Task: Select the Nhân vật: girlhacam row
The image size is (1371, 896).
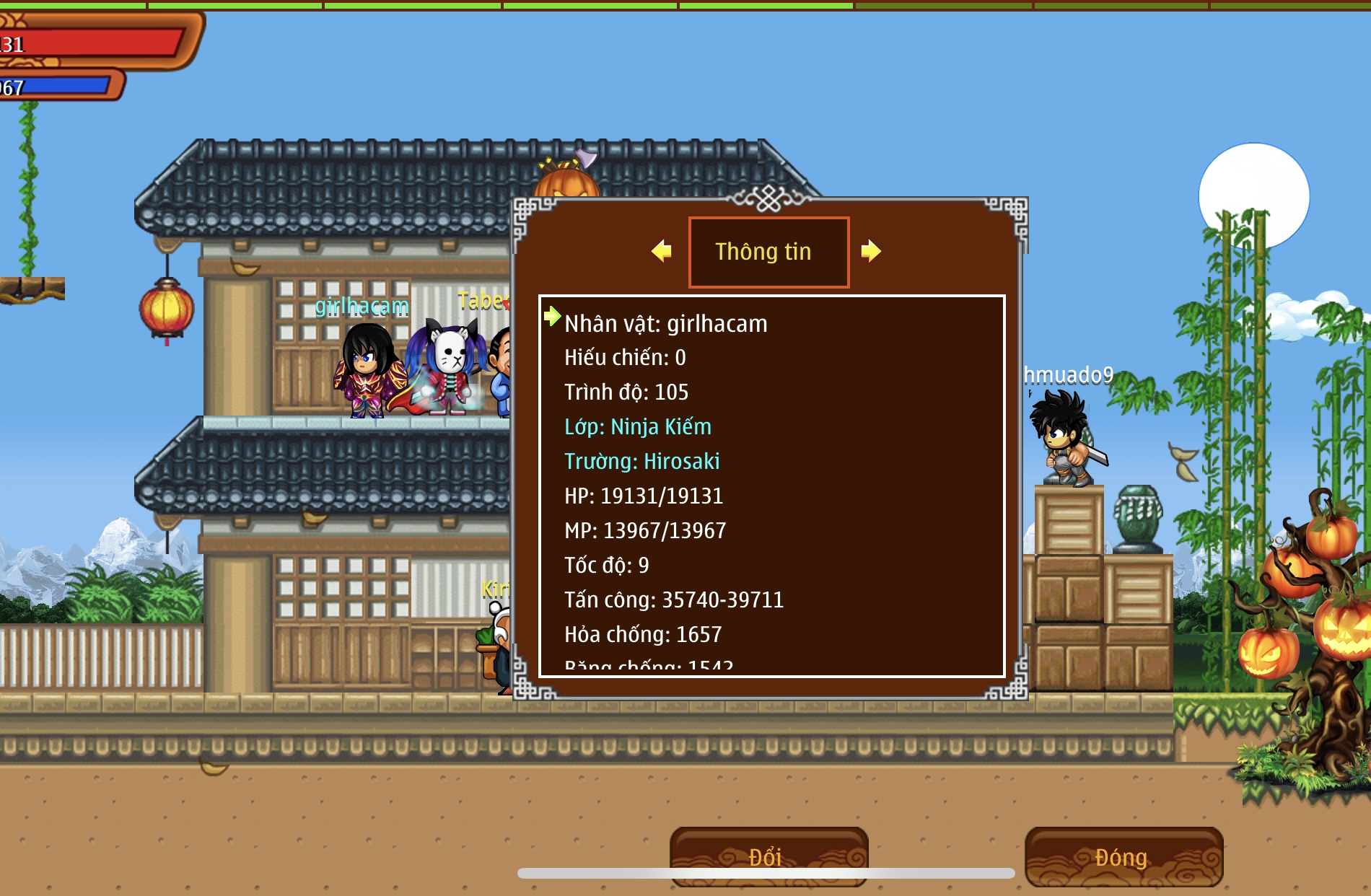Action: coord(665,324)
